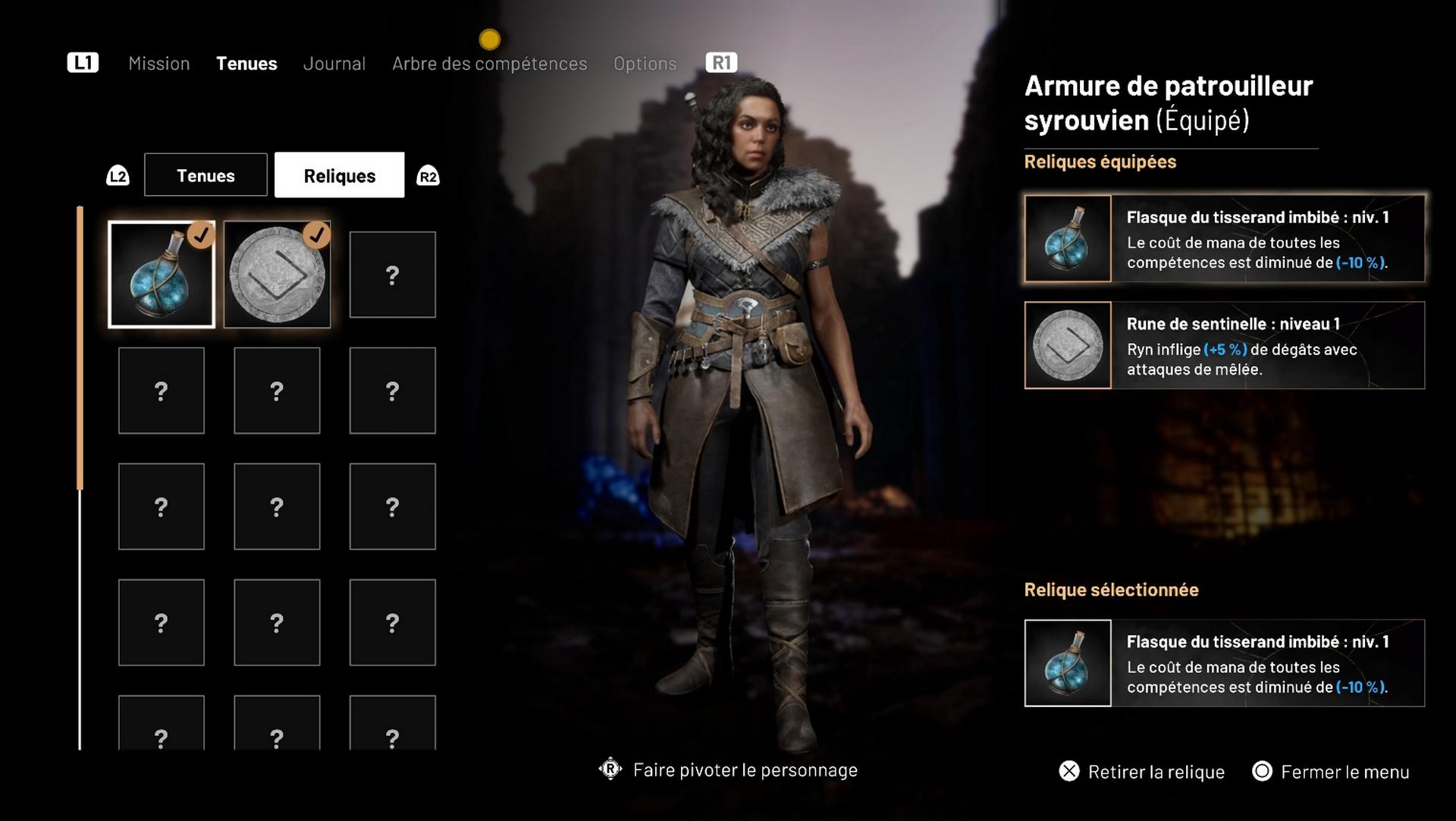
Task: Click Retirer la relique
Action: coord(1142,772)
